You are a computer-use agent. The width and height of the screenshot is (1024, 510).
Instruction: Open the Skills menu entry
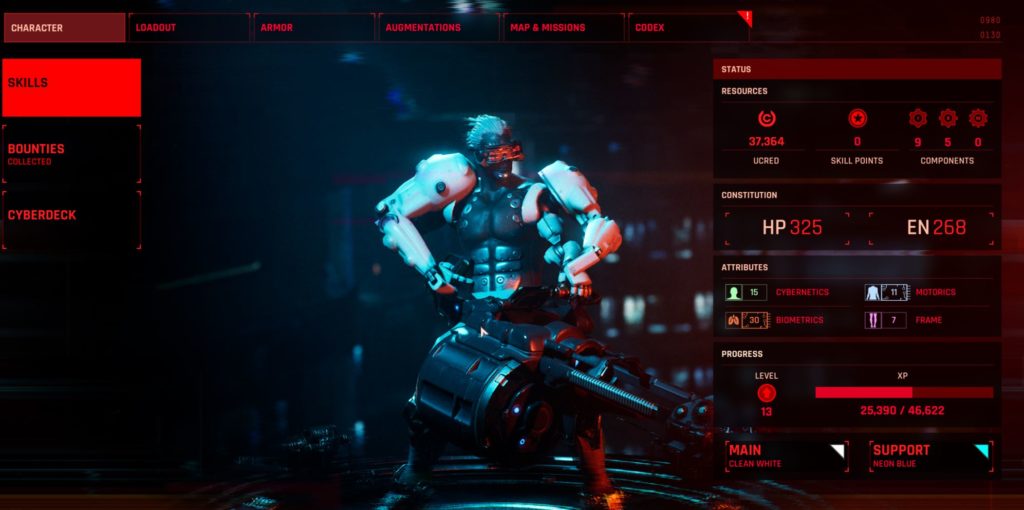pyautogui.click(x=71, y=87)
